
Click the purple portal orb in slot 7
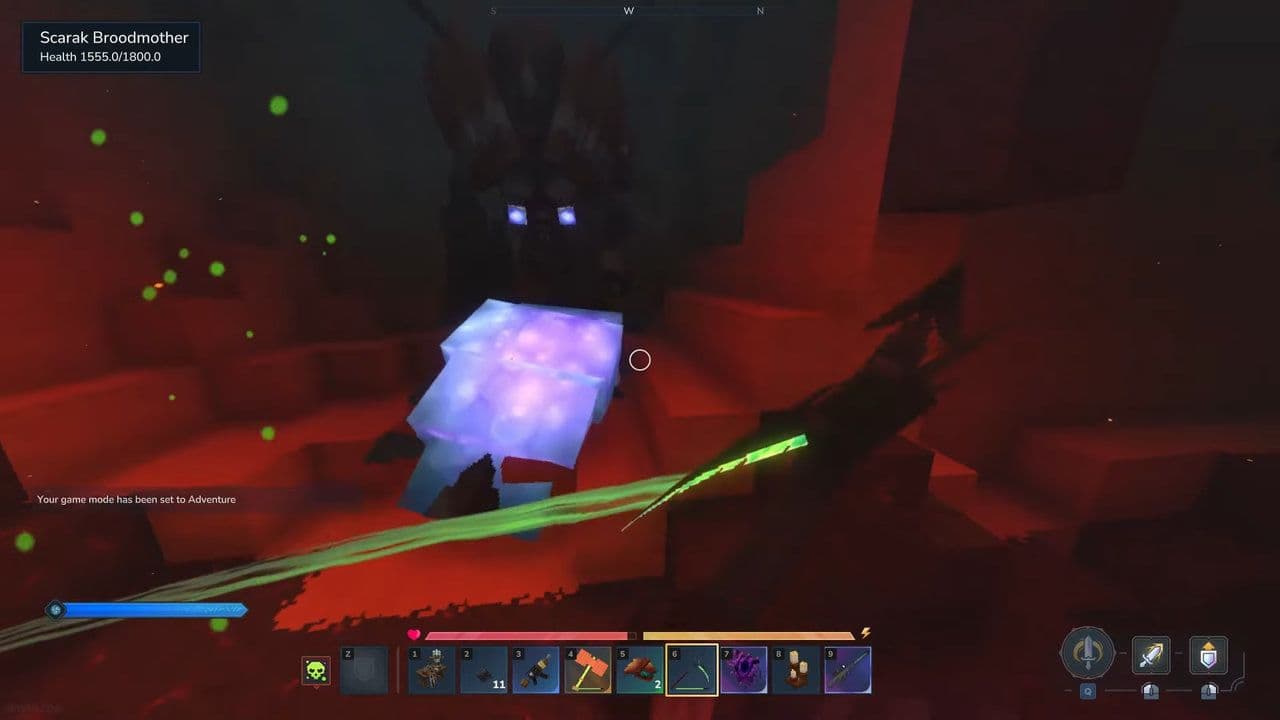pyautogui.click(x=745, y=670)
